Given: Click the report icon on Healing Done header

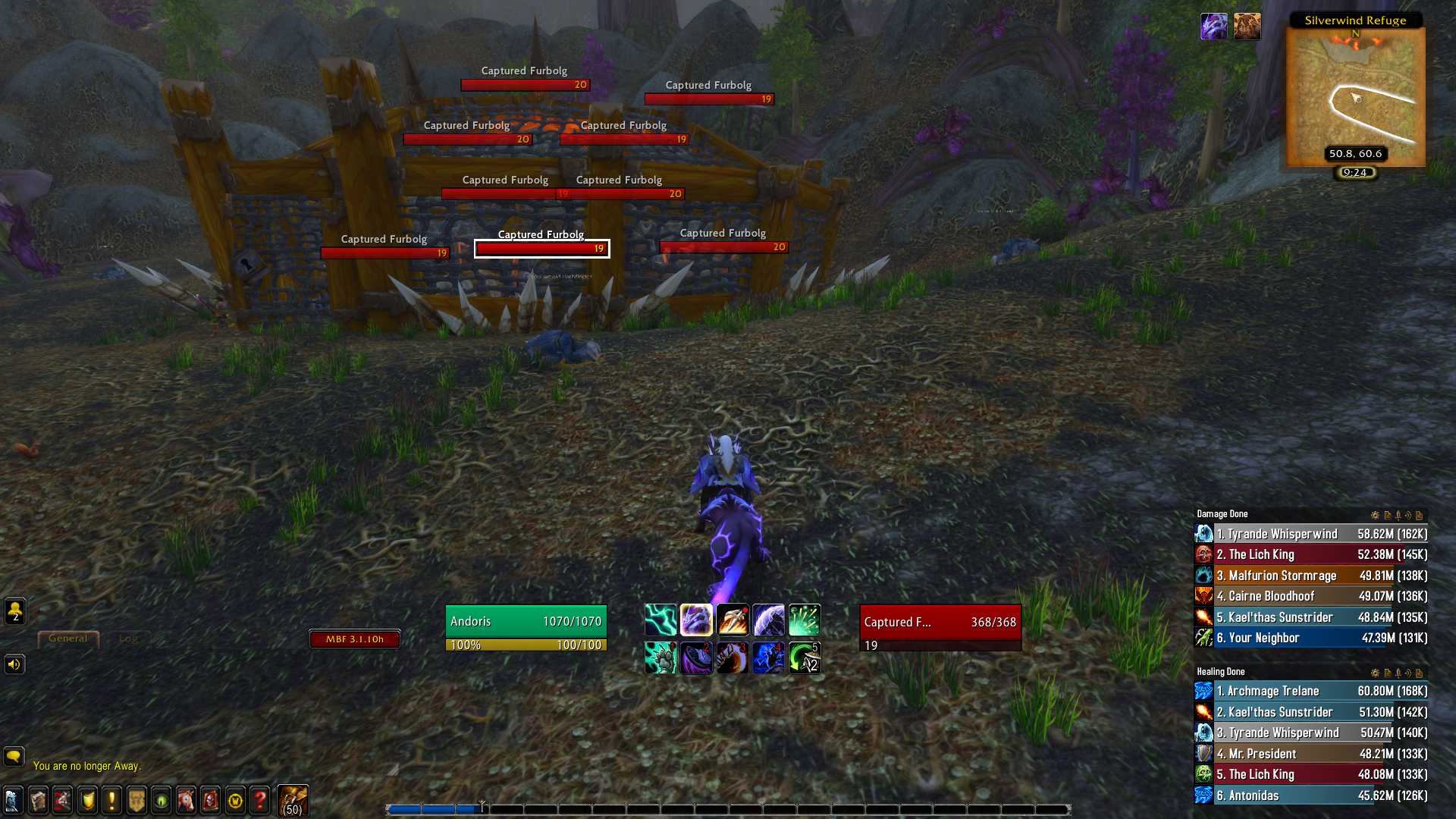Looking at the screenshot, I should 1388,673.
